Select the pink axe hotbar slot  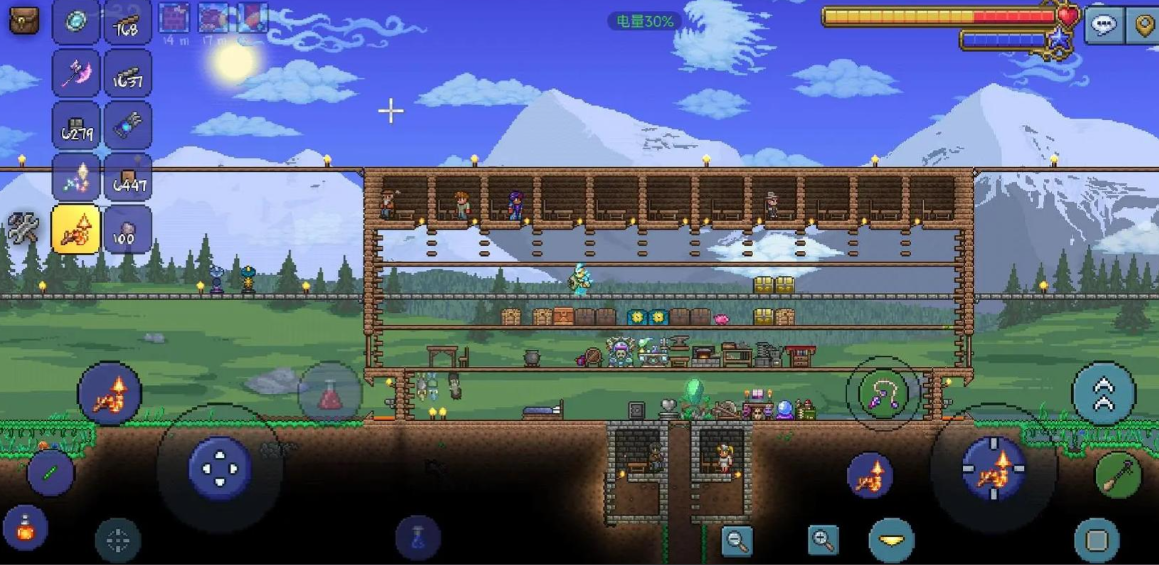tap(76, 73)
